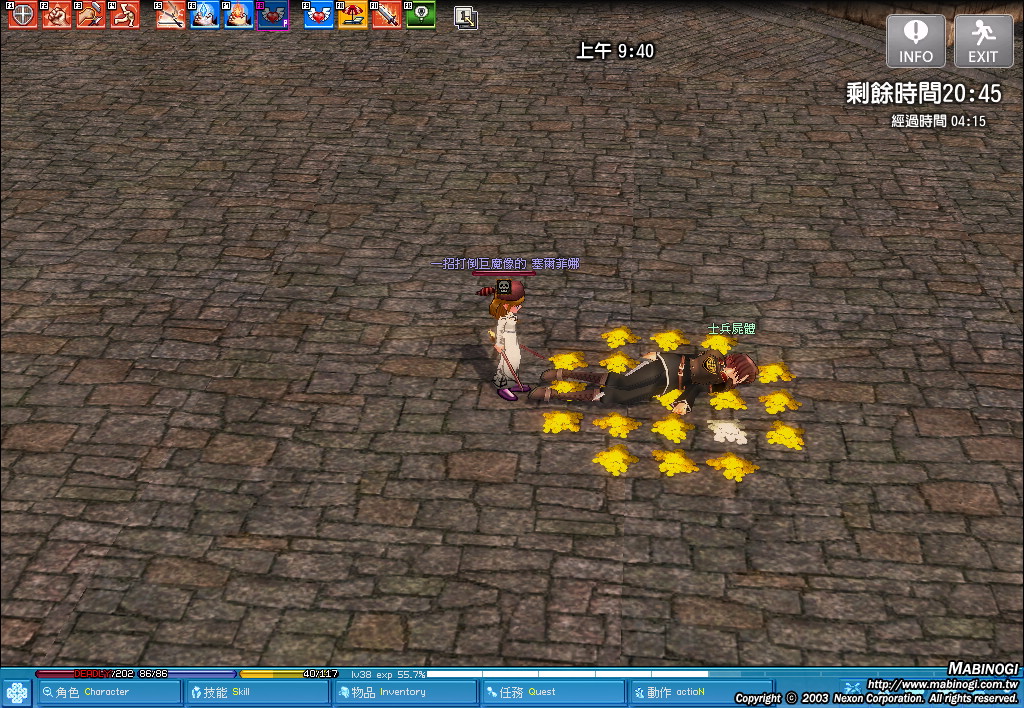Activate the Counterattack skill (F3)
Viewport: 1024px width, 708px height.
(x=91, y=15)
